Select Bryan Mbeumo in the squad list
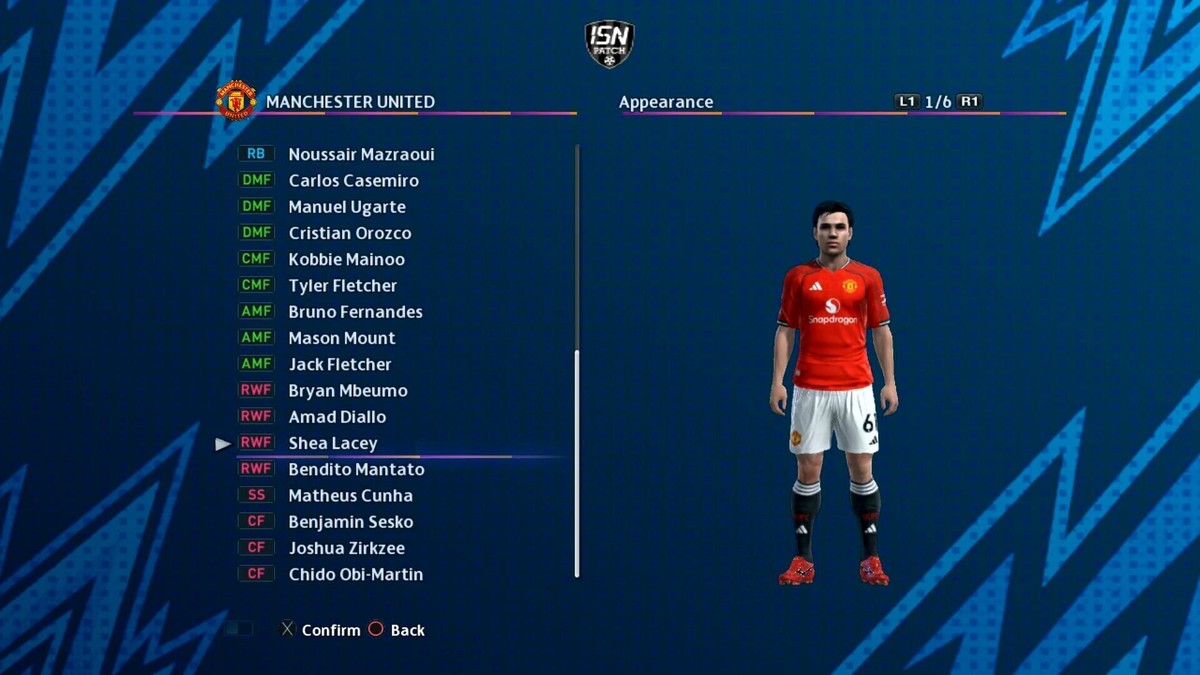 (x=347, y=391)
